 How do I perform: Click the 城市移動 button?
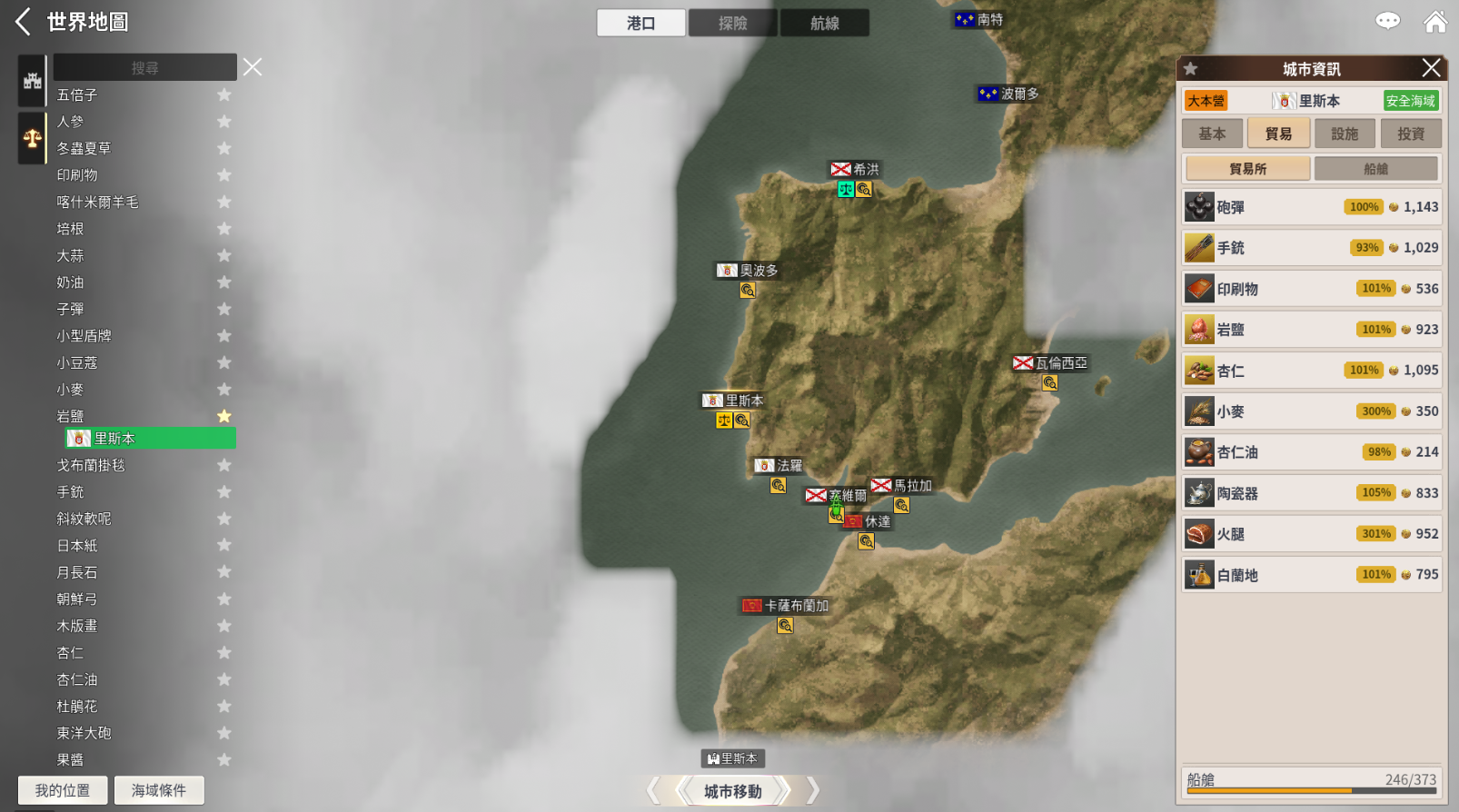tap(732, 791)
